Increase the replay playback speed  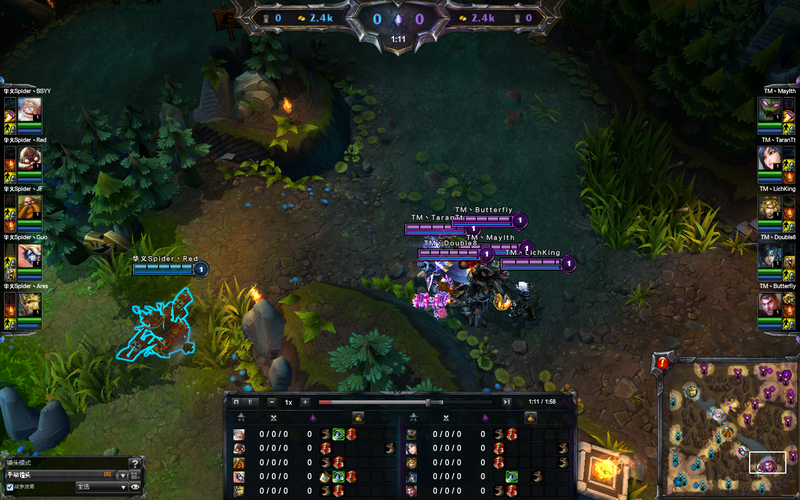click(x=305, y=402)
